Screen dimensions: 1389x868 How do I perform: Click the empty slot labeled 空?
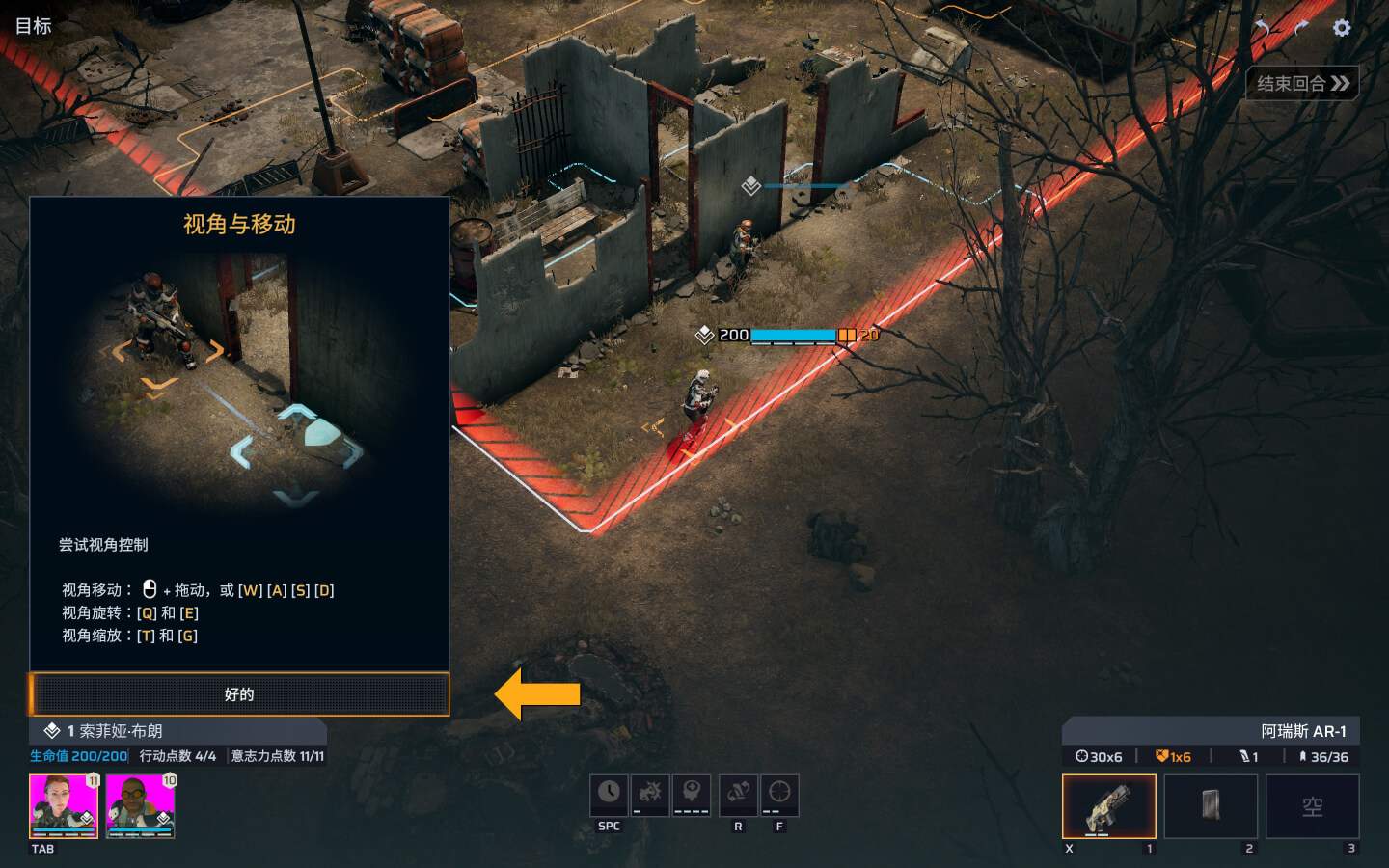[x=1312, y=806]
